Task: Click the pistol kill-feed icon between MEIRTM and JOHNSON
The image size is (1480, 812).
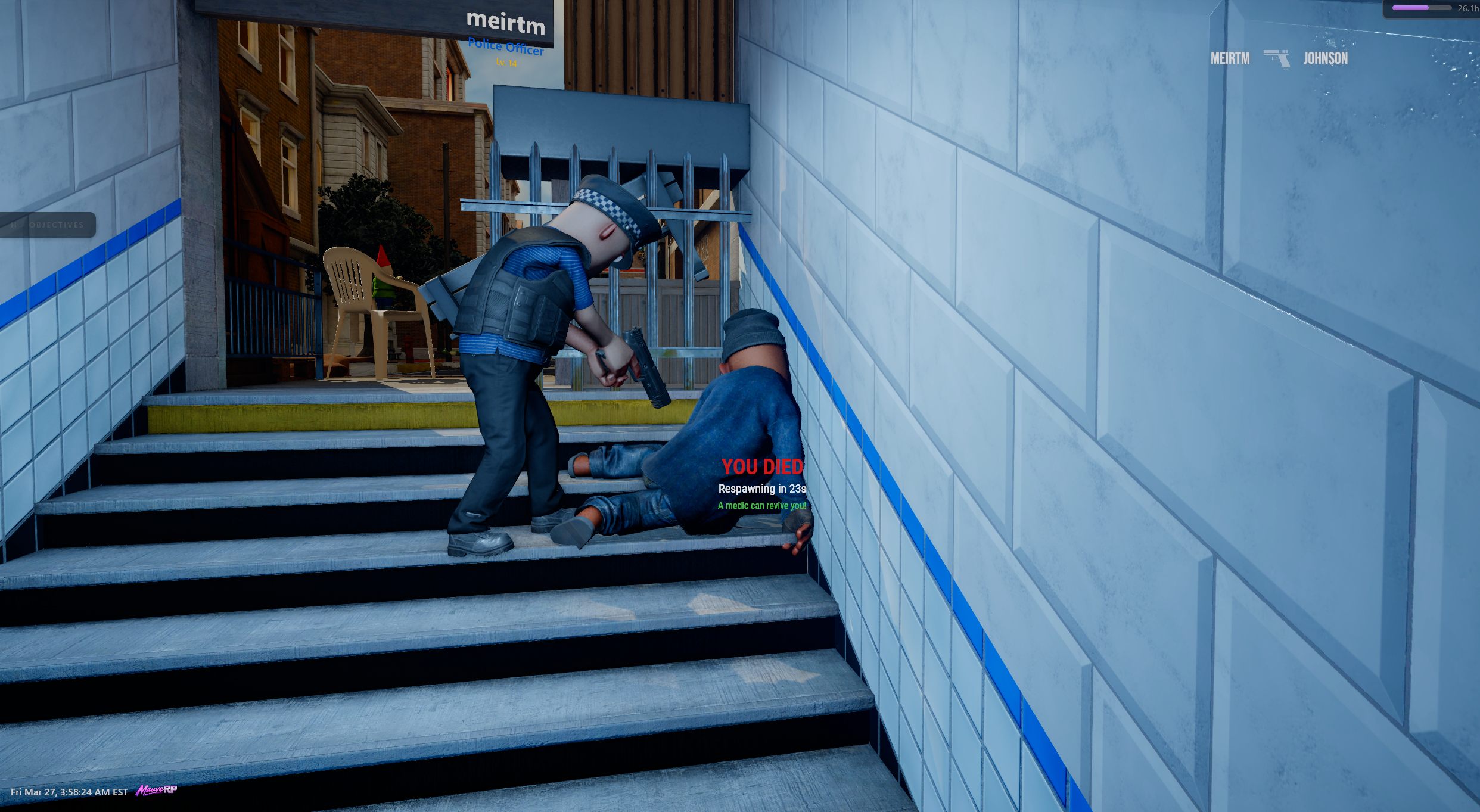Action: pyautogui.click(x=1277, y=58)
